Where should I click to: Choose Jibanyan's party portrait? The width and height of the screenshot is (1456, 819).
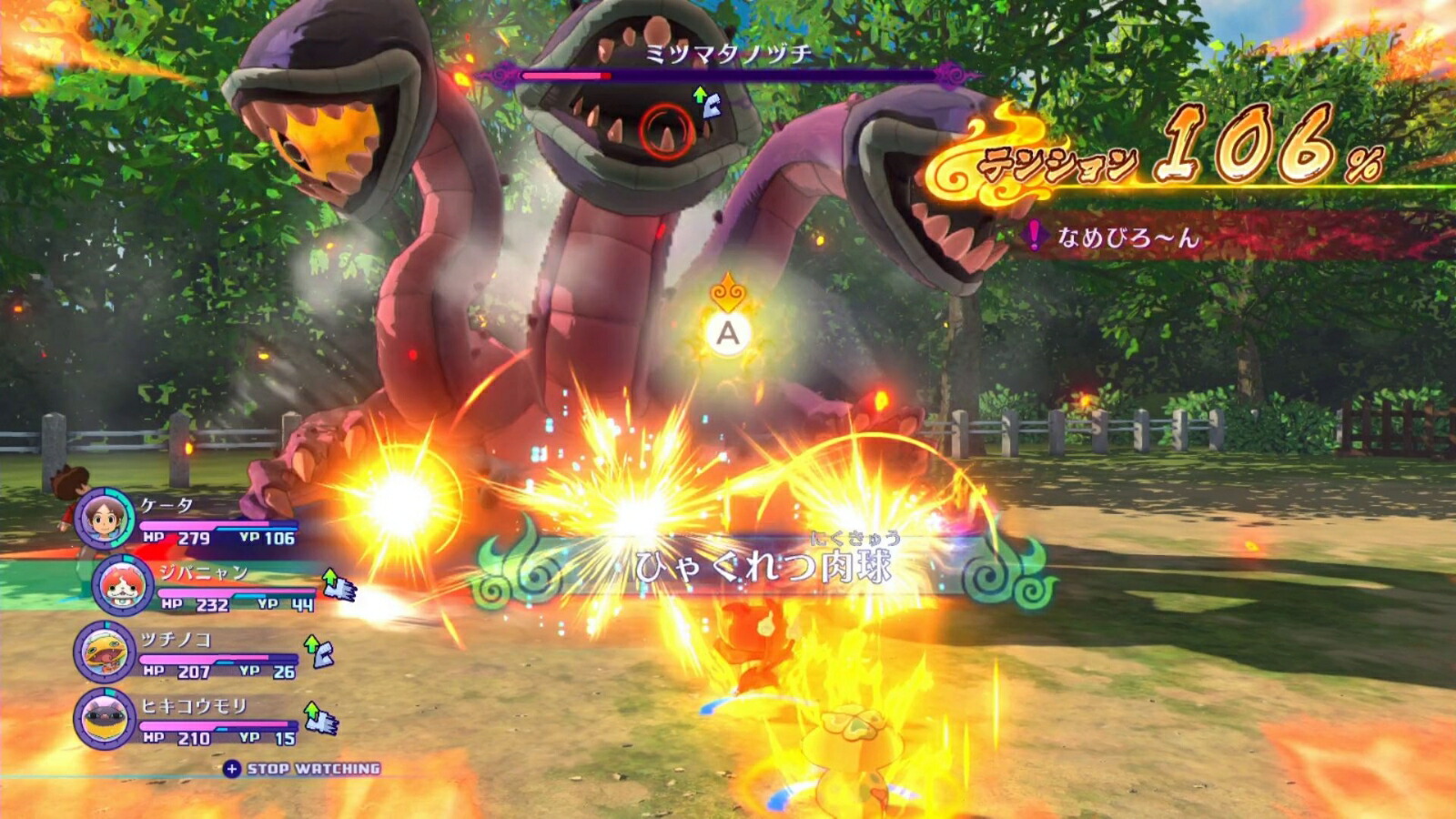pos(123,585)
